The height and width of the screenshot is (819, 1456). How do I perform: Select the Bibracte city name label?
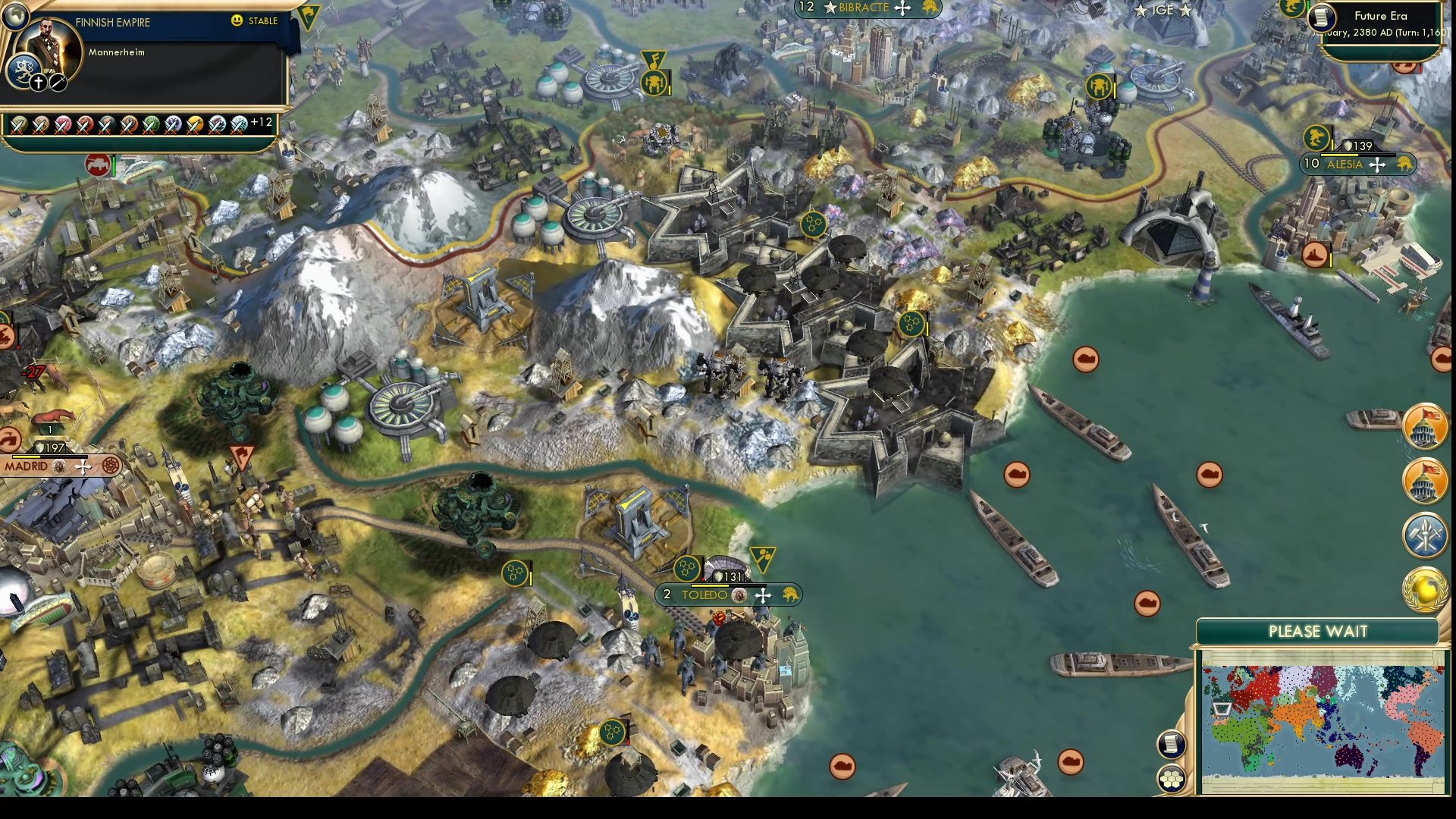click(x=864, y=8)
